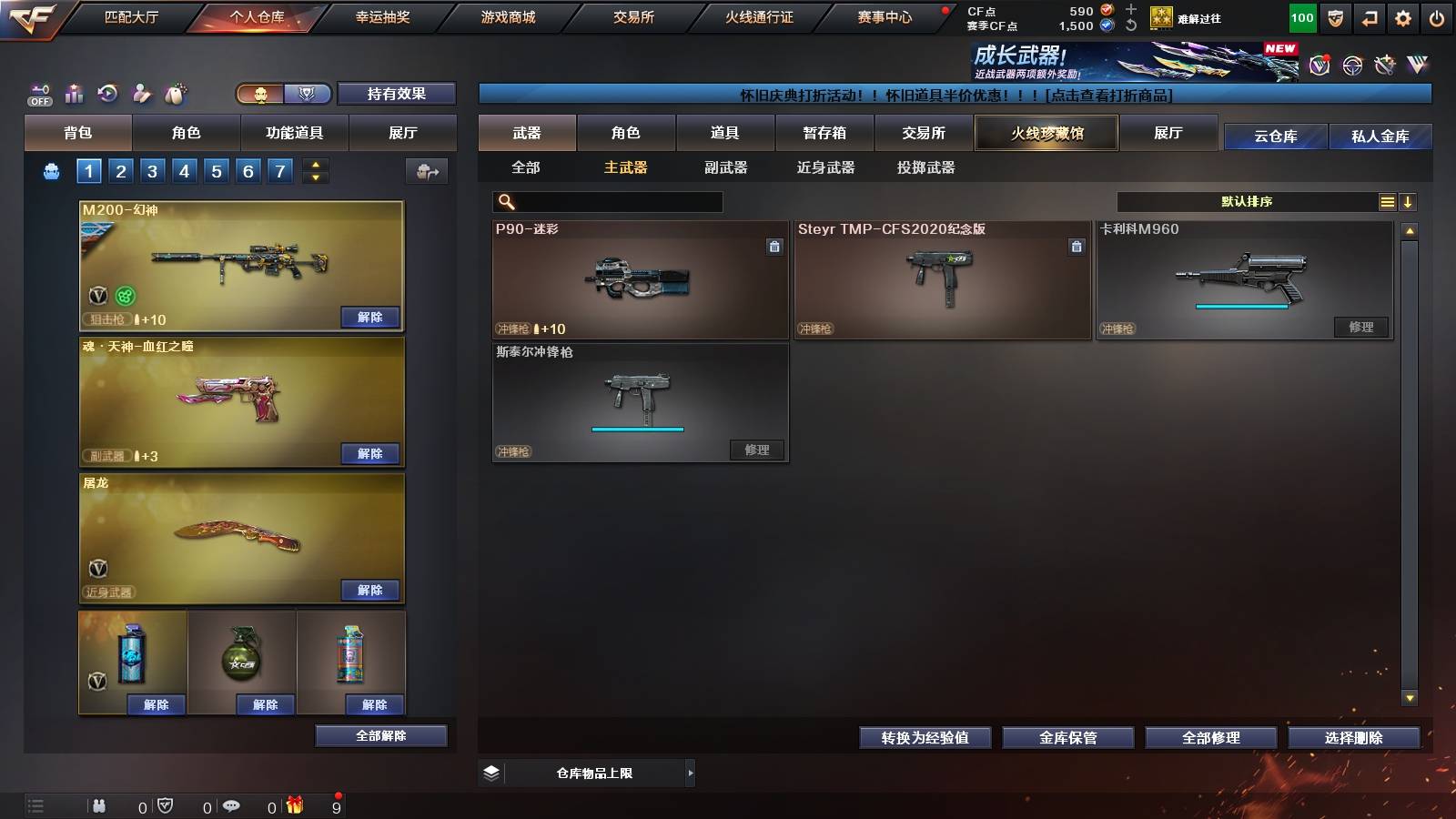This screenshot has height=819, width=1456.
Task: Open the gift notifications at bottom bar
Action: (x=294, y=806)
